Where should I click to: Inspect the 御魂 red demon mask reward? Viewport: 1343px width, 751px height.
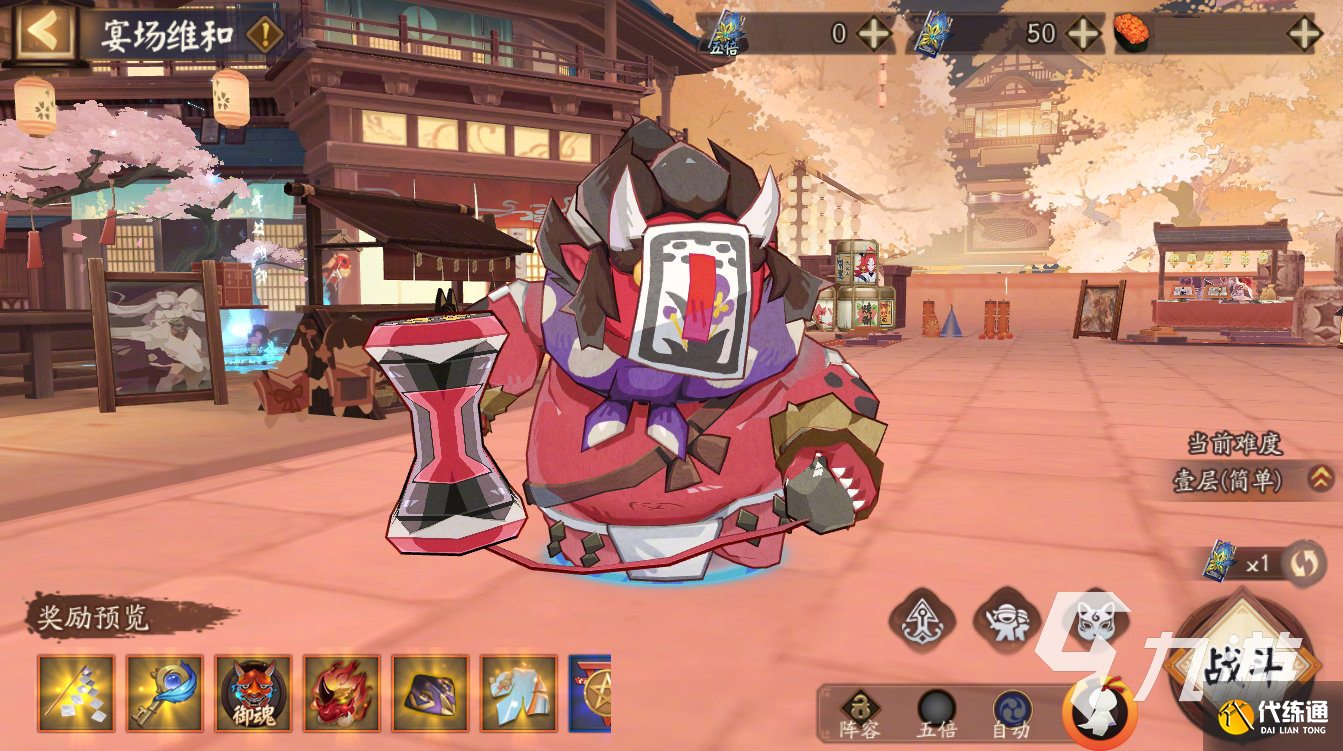(x=253, y=692)
